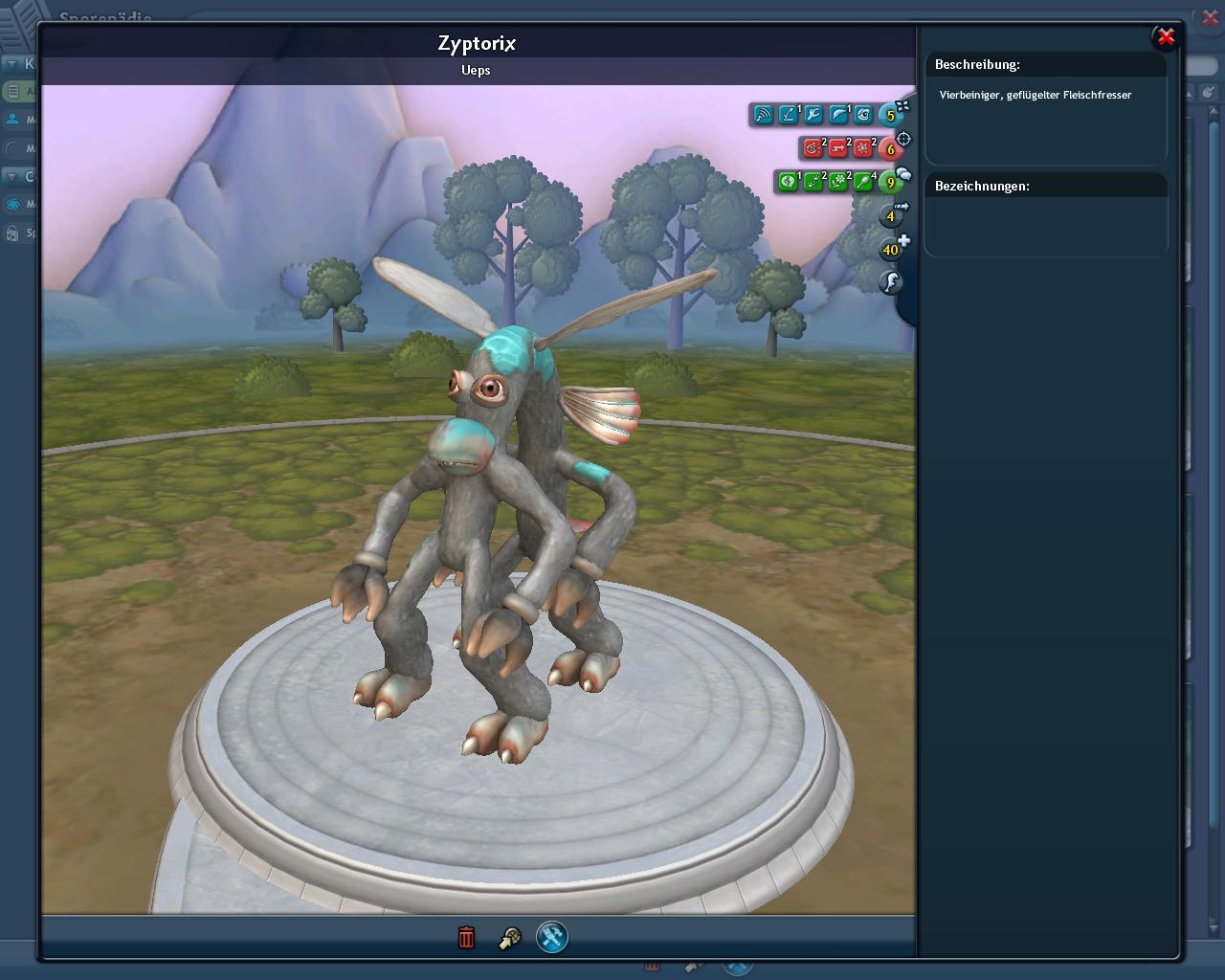
Task: Select the blue jump ability icon
Action: coord(788,115)
